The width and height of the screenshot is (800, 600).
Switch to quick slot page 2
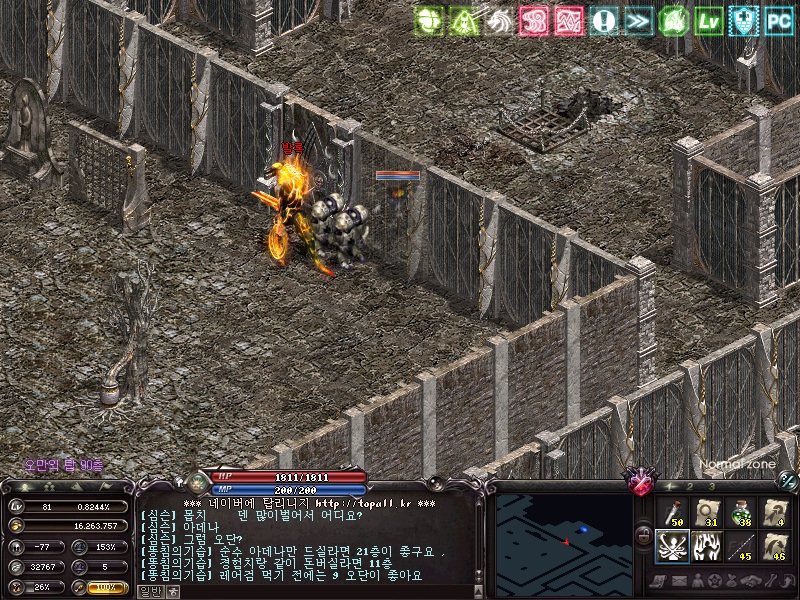(689, 485)
